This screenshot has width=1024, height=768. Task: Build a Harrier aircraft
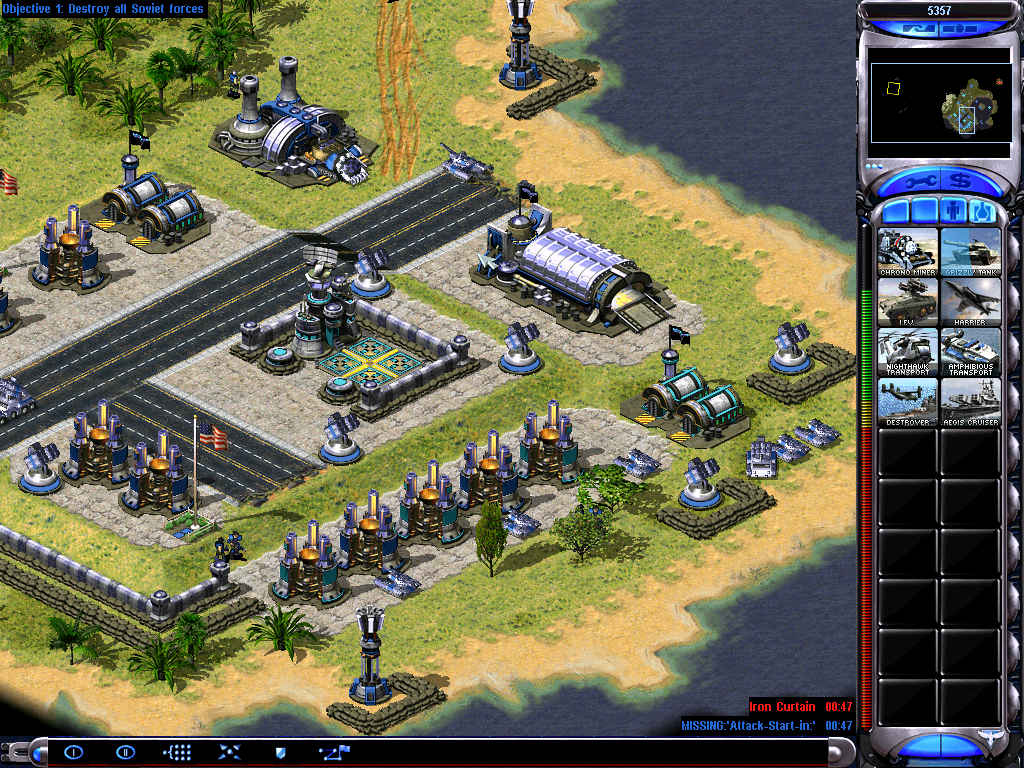click(970, 302)
